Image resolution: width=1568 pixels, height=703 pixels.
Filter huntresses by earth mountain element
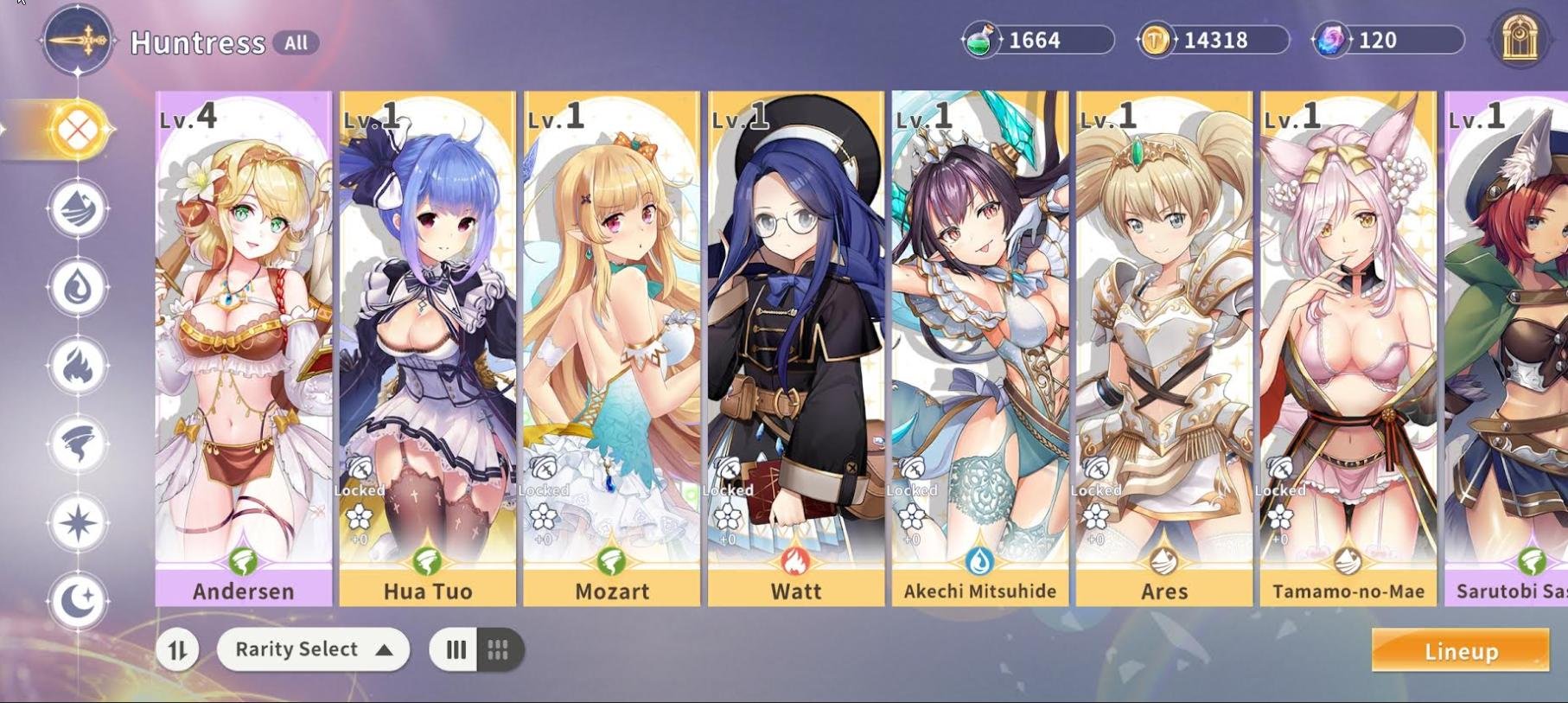point(78,208)
